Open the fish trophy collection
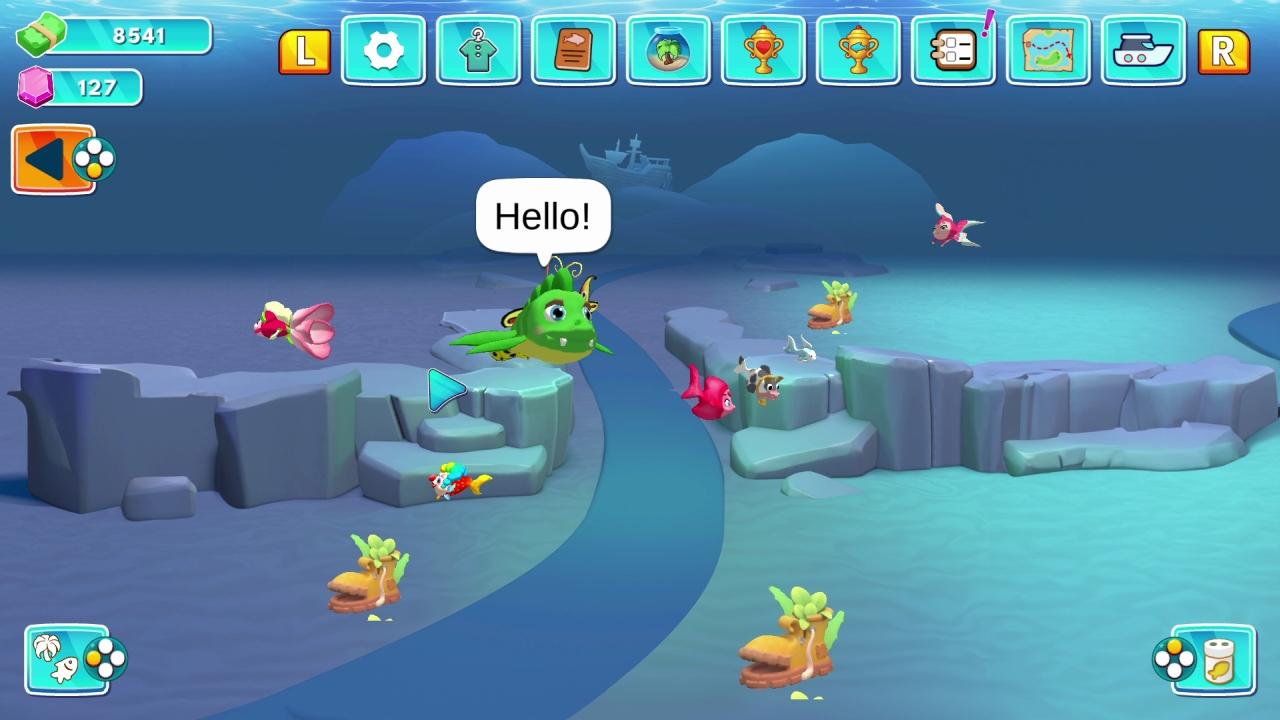 858,50
